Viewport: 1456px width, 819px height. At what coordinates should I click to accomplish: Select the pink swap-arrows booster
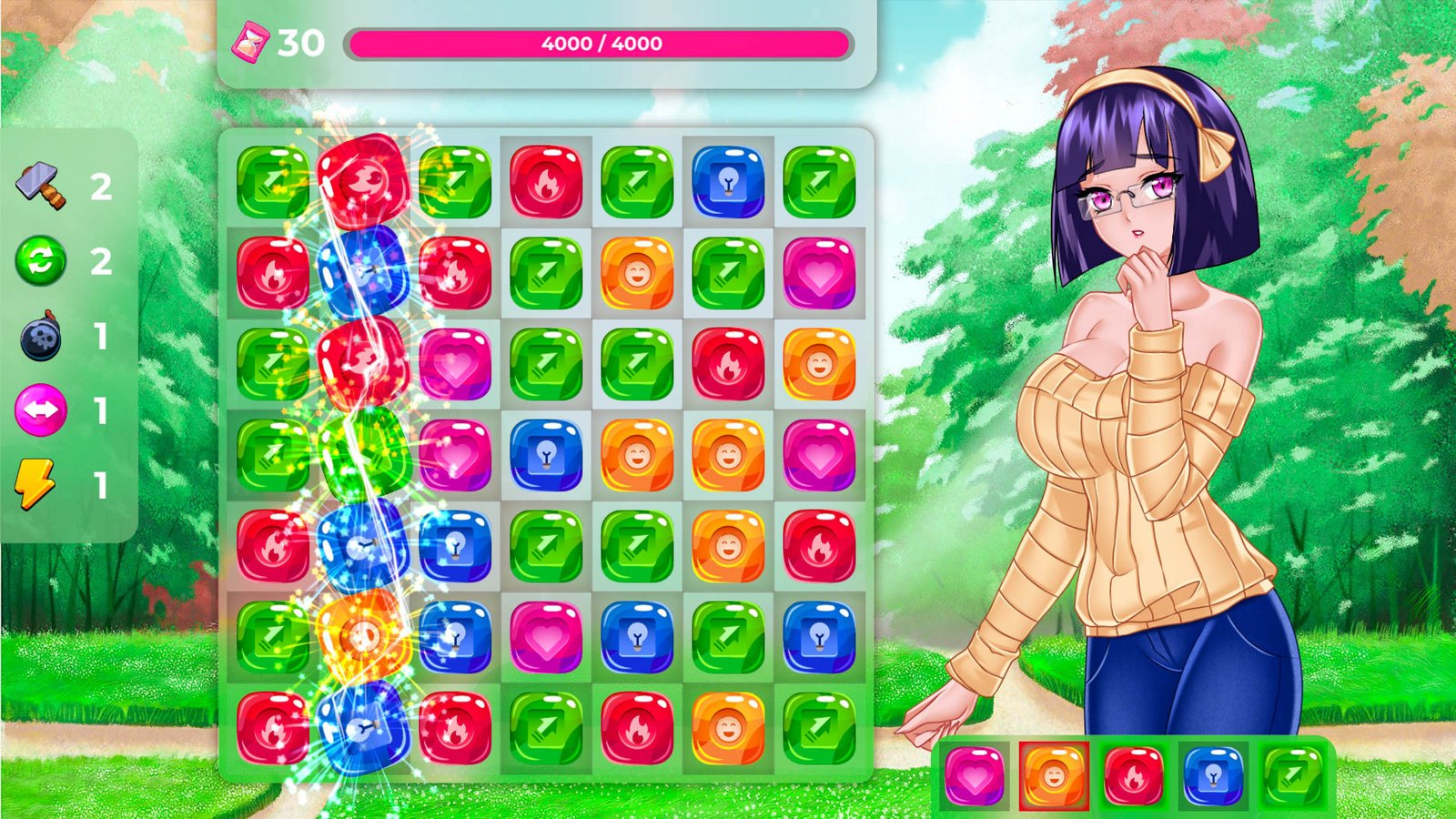[38, 411]
